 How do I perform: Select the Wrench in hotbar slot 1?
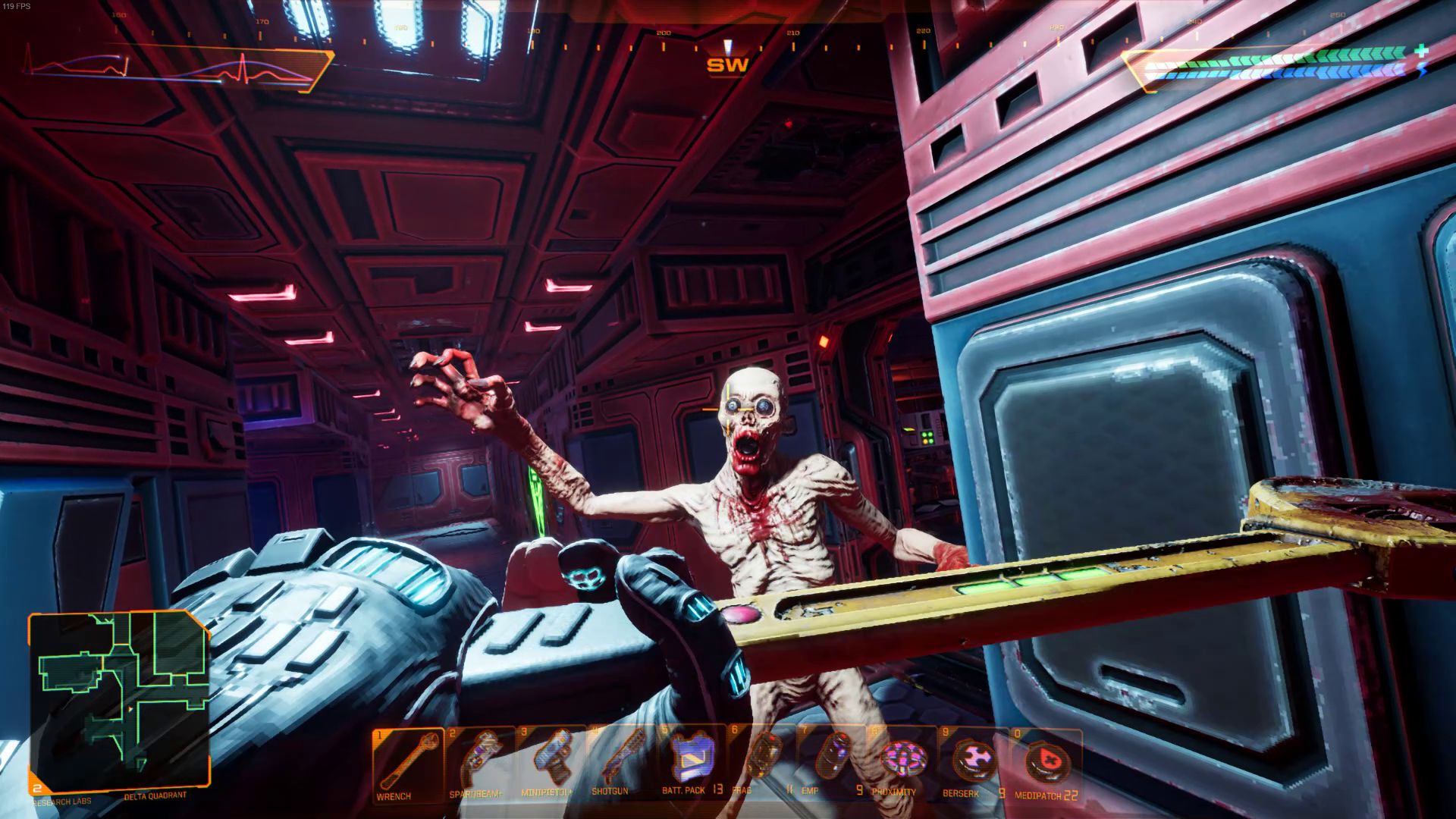[409, 758]
